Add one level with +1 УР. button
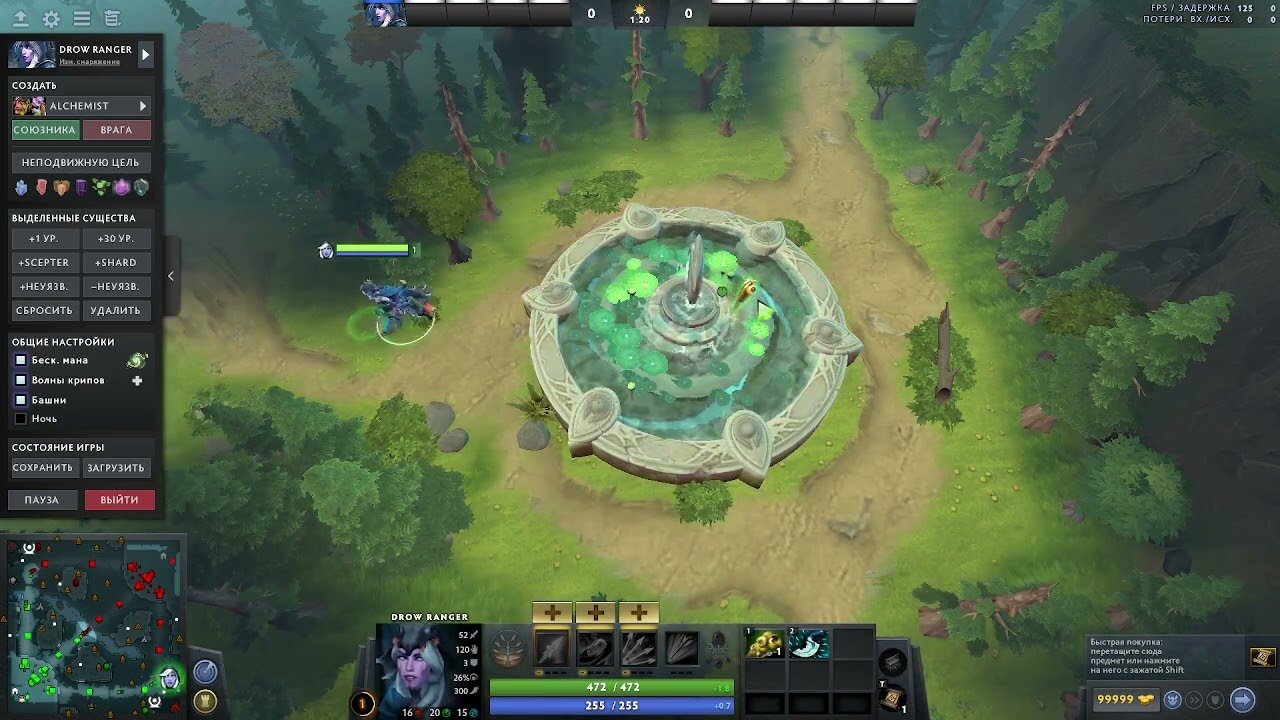The image size is (1280, 720). click(x=44, y=239)
